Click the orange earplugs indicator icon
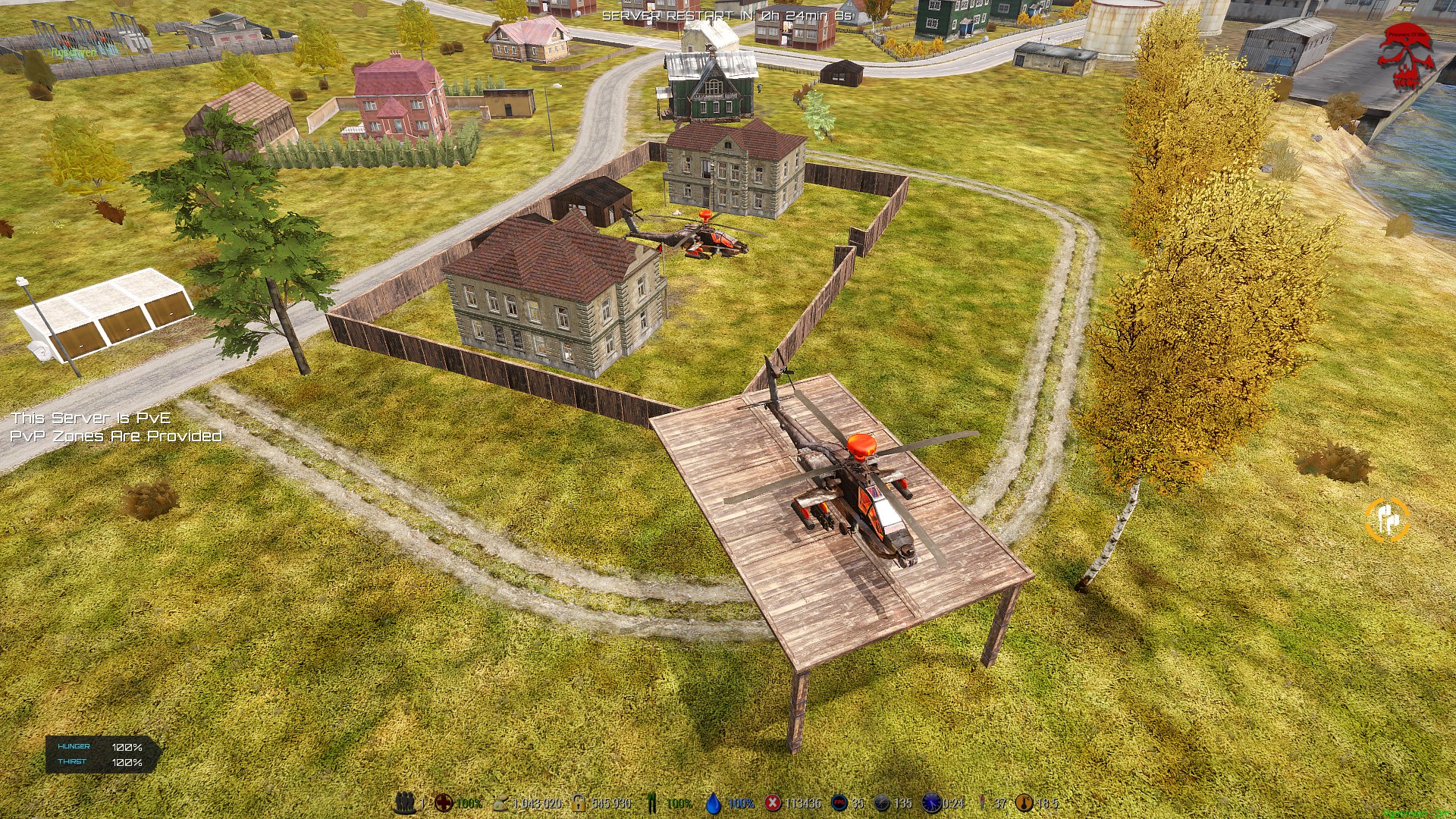The height and width of the screenshot is (819, 1456). pyautogui.click(x=1387, y=520)
